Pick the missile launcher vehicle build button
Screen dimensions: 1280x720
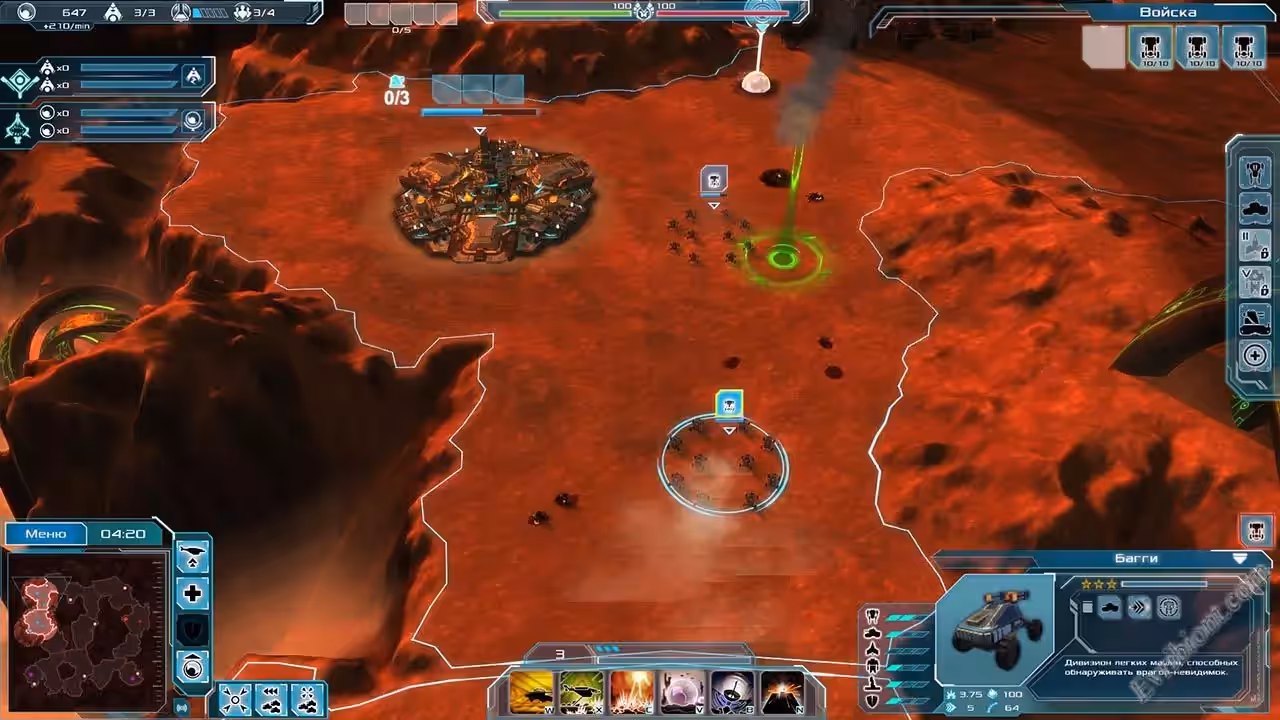(1255, 320)
